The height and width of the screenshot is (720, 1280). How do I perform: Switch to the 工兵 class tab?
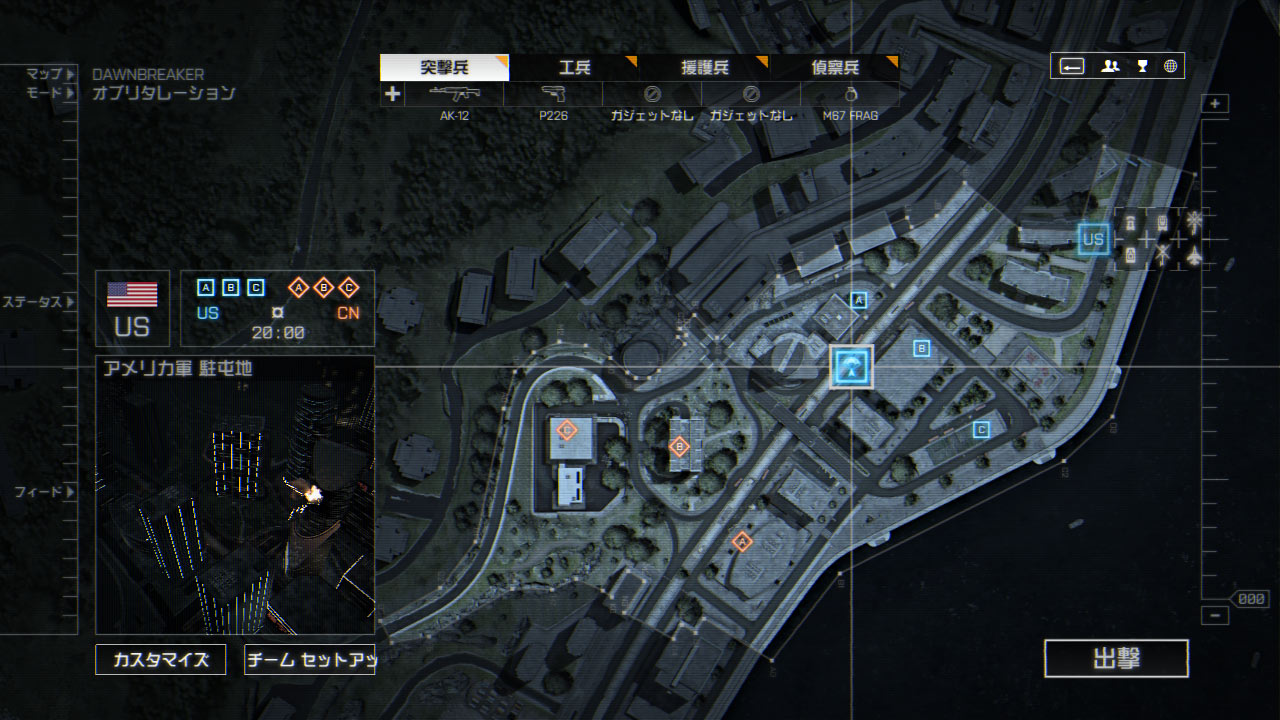[574, 68]
